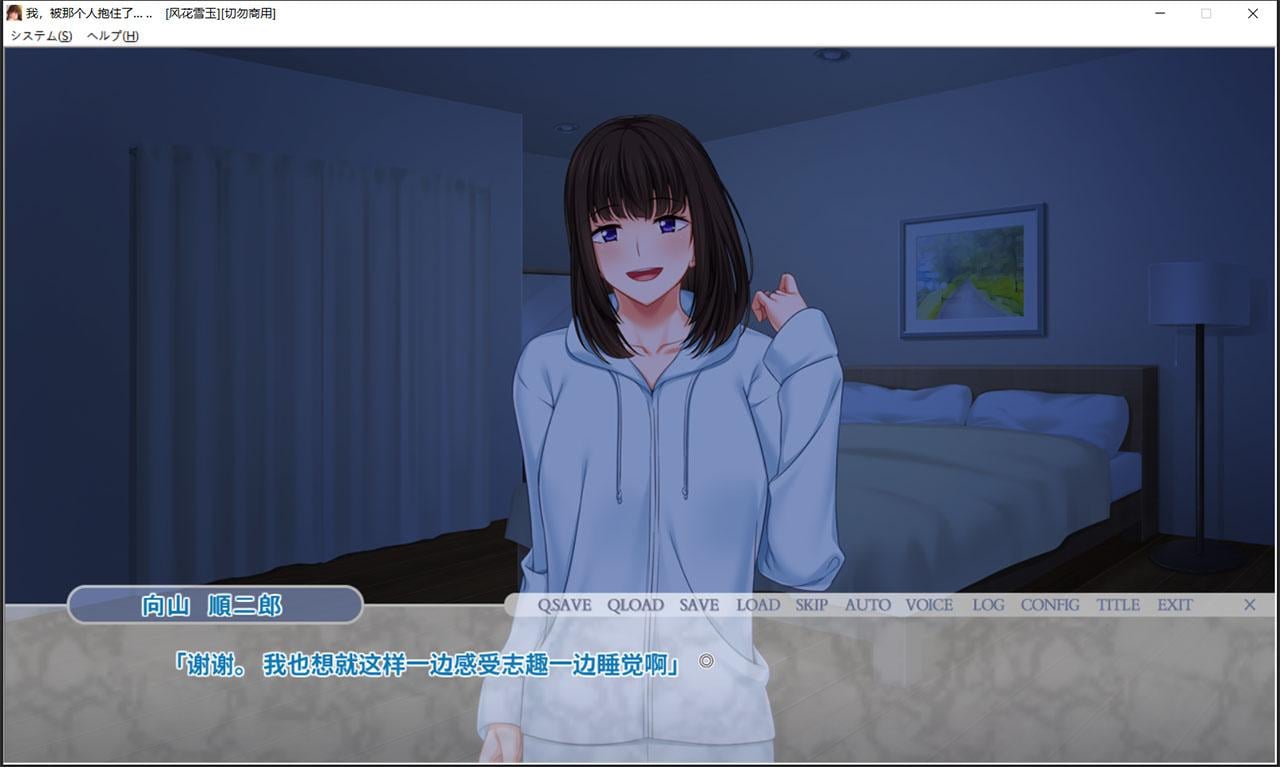Turn on AUTO reading mode

866,604
